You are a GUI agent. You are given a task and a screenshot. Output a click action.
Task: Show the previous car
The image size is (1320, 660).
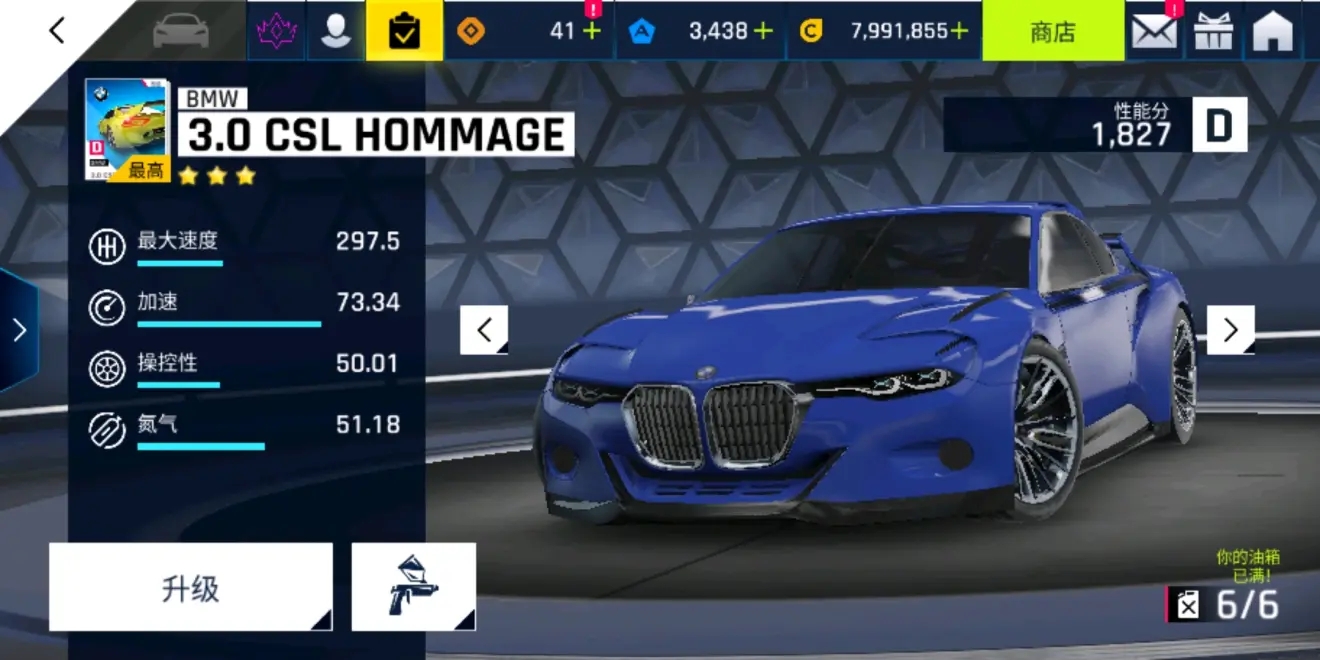[x=484, y=330]
